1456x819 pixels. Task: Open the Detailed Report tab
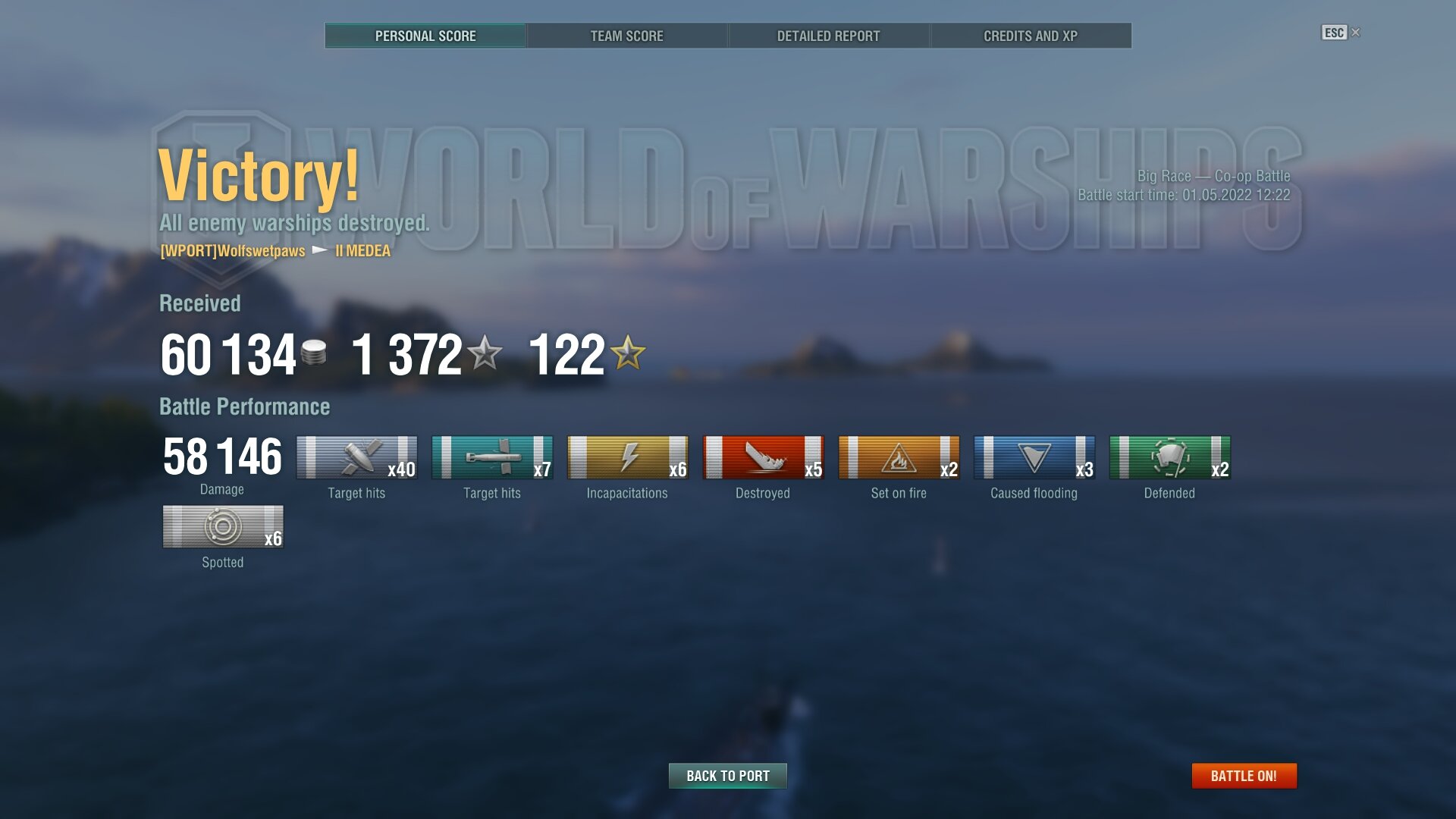pyautogui.click(x=828, y=36)
